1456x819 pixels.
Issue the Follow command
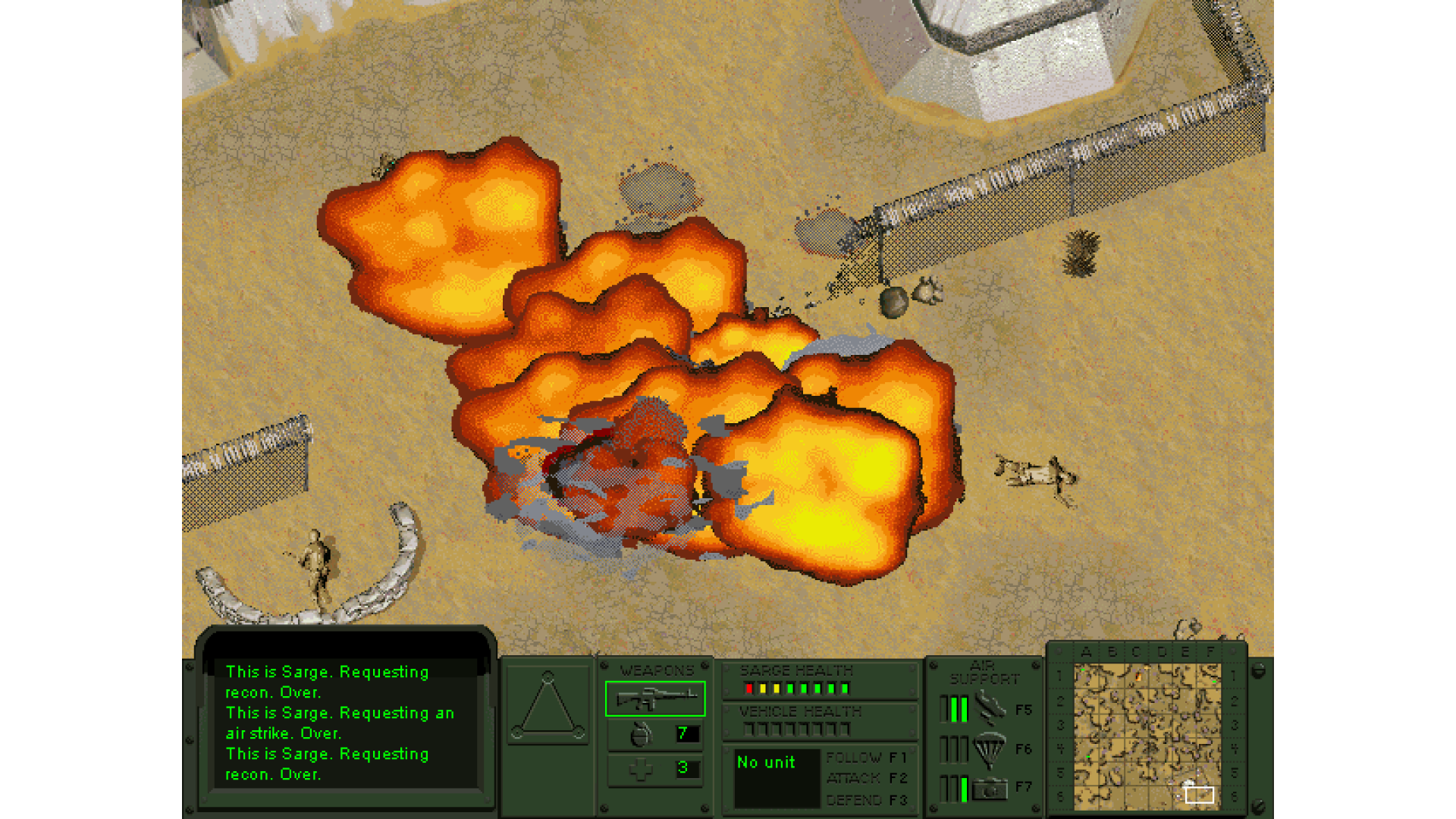pos(866,758)
